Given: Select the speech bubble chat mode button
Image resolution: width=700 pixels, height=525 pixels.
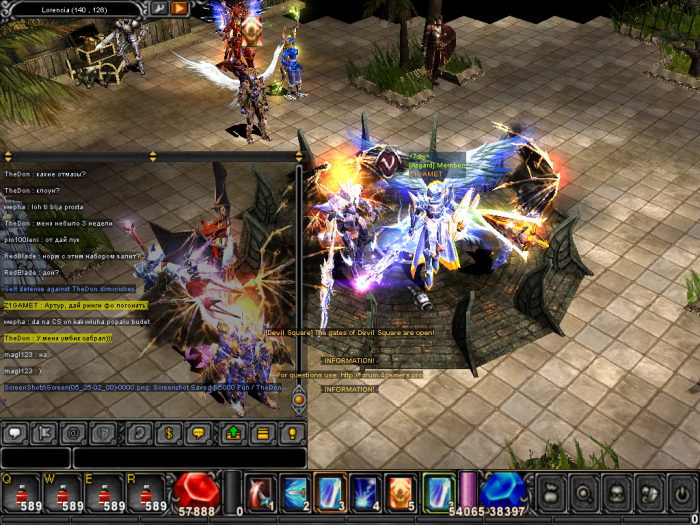Looking at the screenshot, I should tap(16, 434).
